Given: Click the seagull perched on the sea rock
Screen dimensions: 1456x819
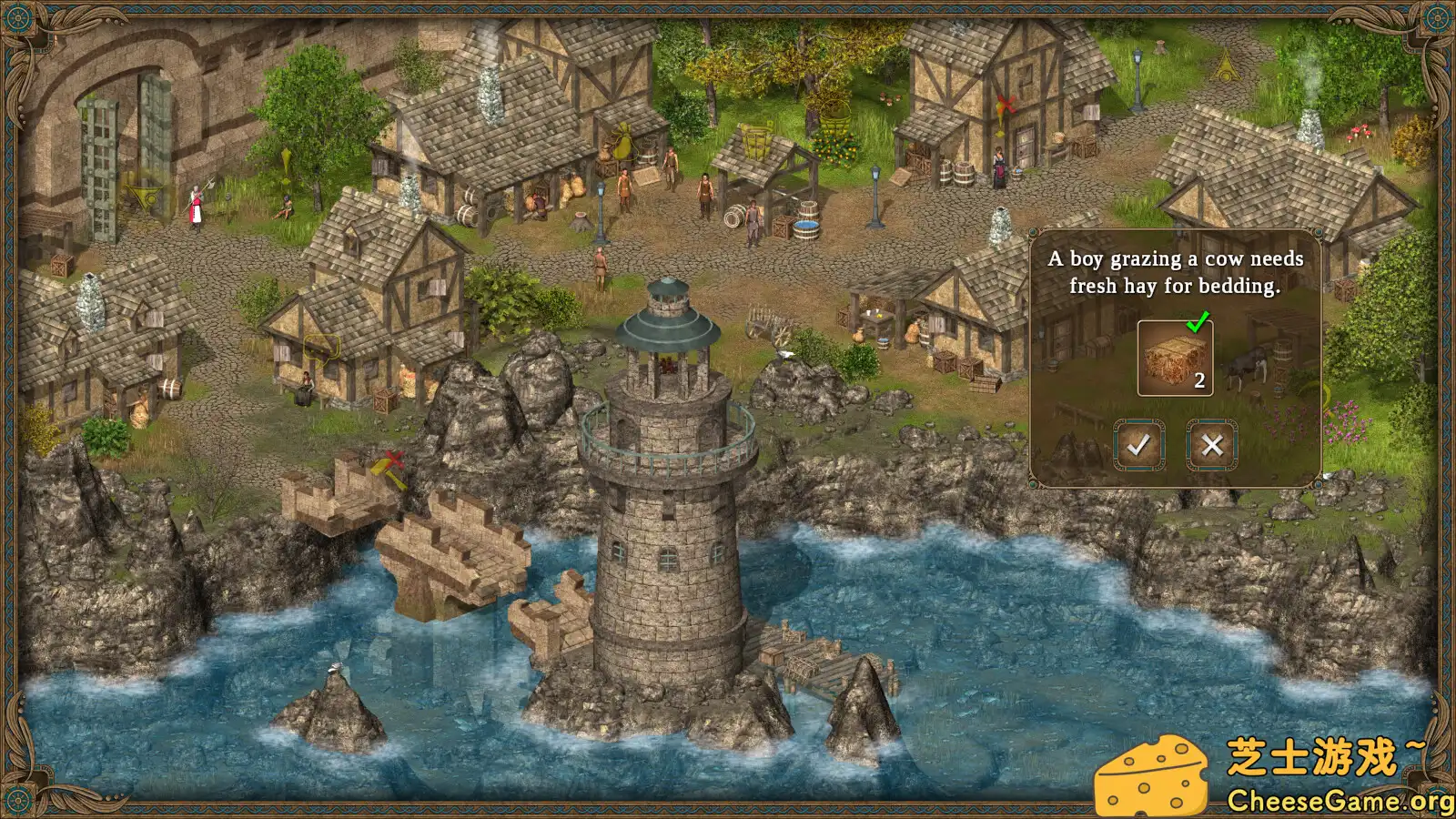Looking at the screenshot, I should [x=334, y=667].
